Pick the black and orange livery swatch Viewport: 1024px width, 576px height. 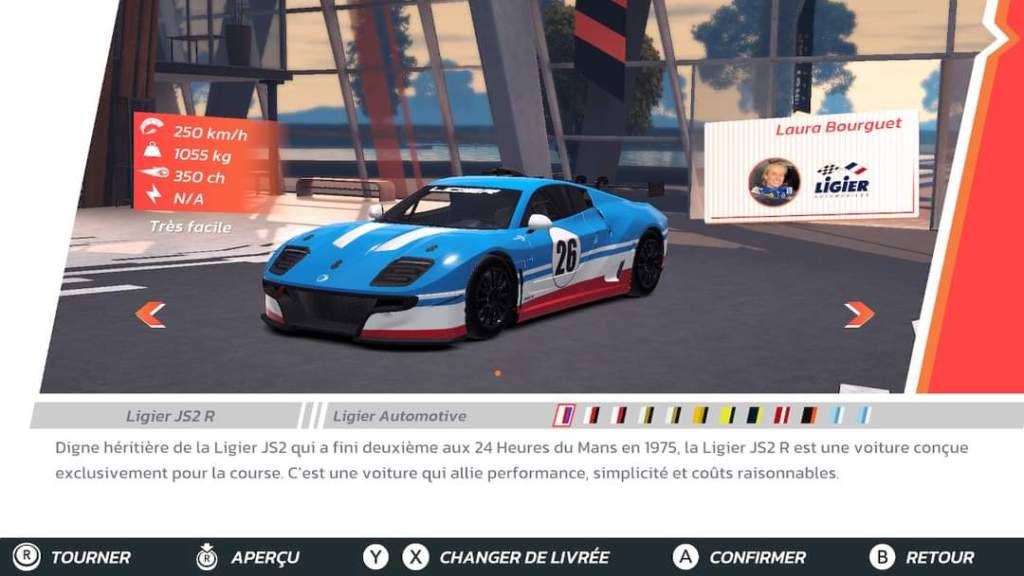click(x=809, y=415)
